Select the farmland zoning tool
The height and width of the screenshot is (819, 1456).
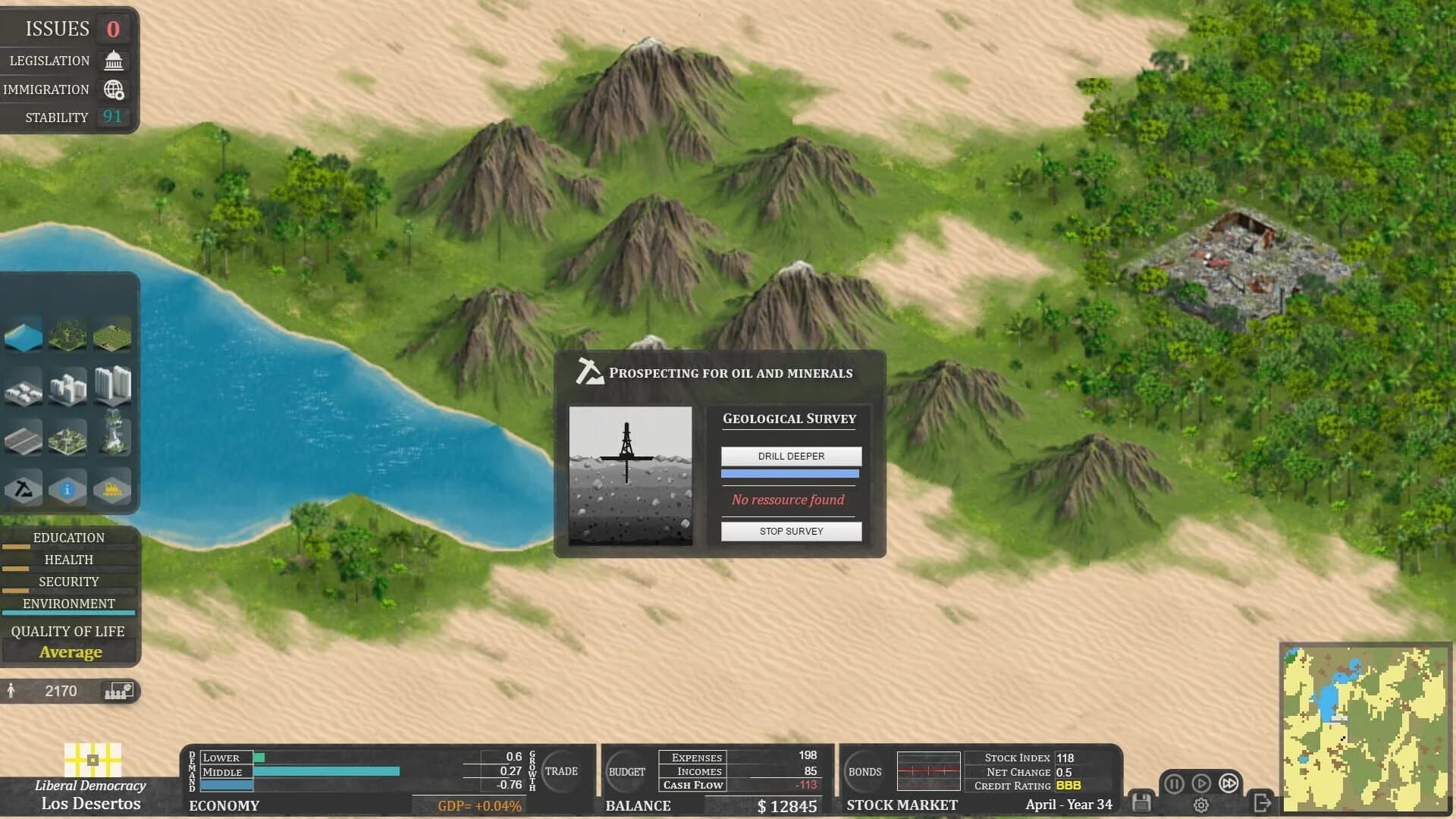click(113, 334)
